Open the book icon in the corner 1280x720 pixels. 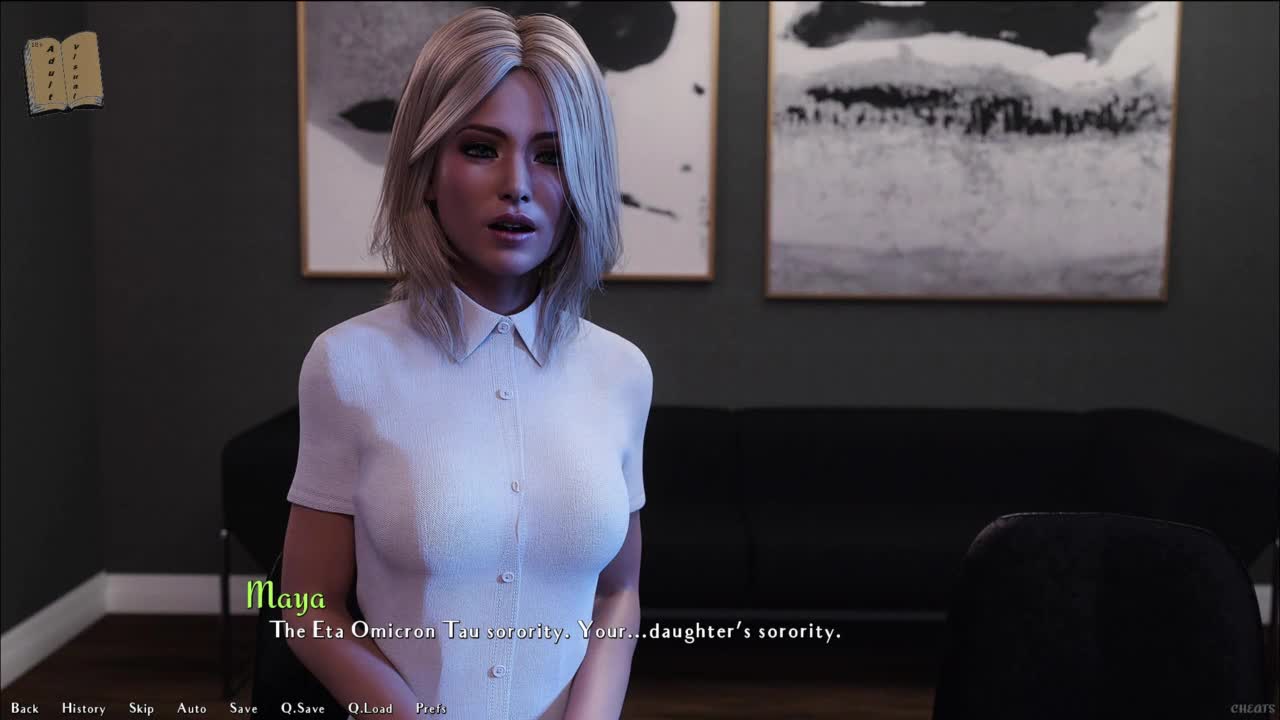click(63, 72)
